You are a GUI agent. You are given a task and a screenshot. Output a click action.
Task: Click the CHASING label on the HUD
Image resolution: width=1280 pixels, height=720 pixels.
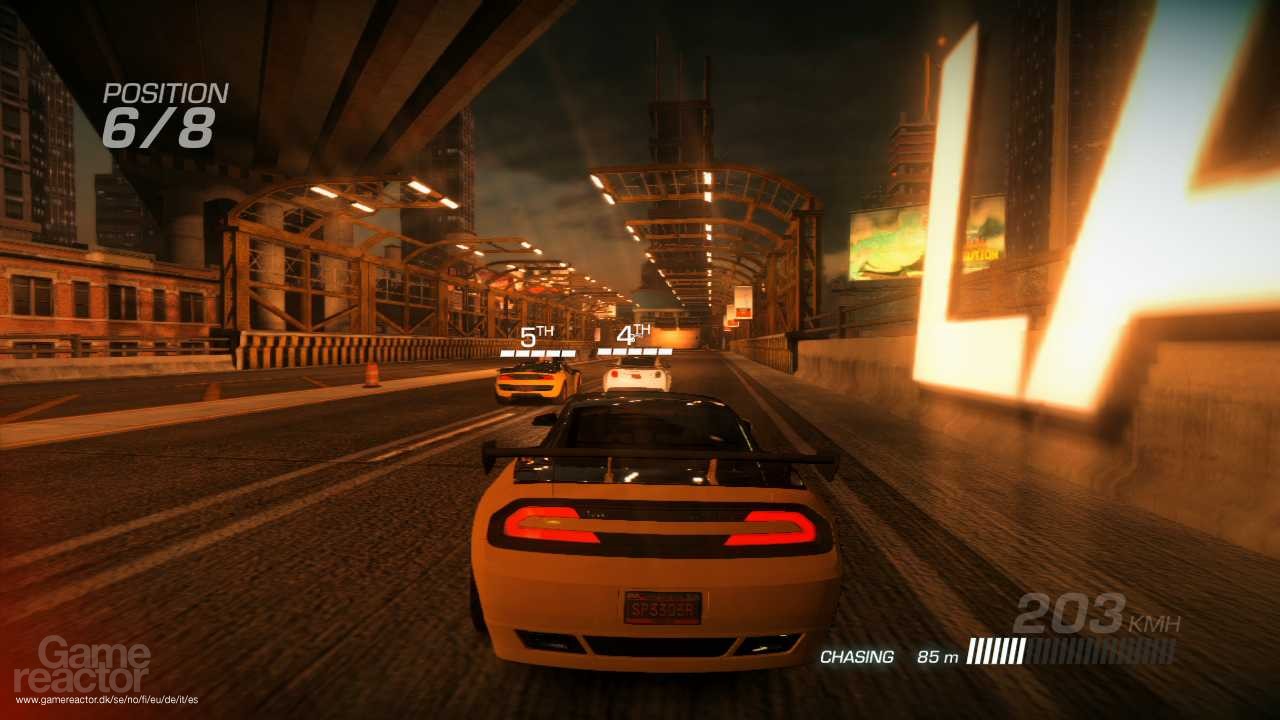(855, 658)
